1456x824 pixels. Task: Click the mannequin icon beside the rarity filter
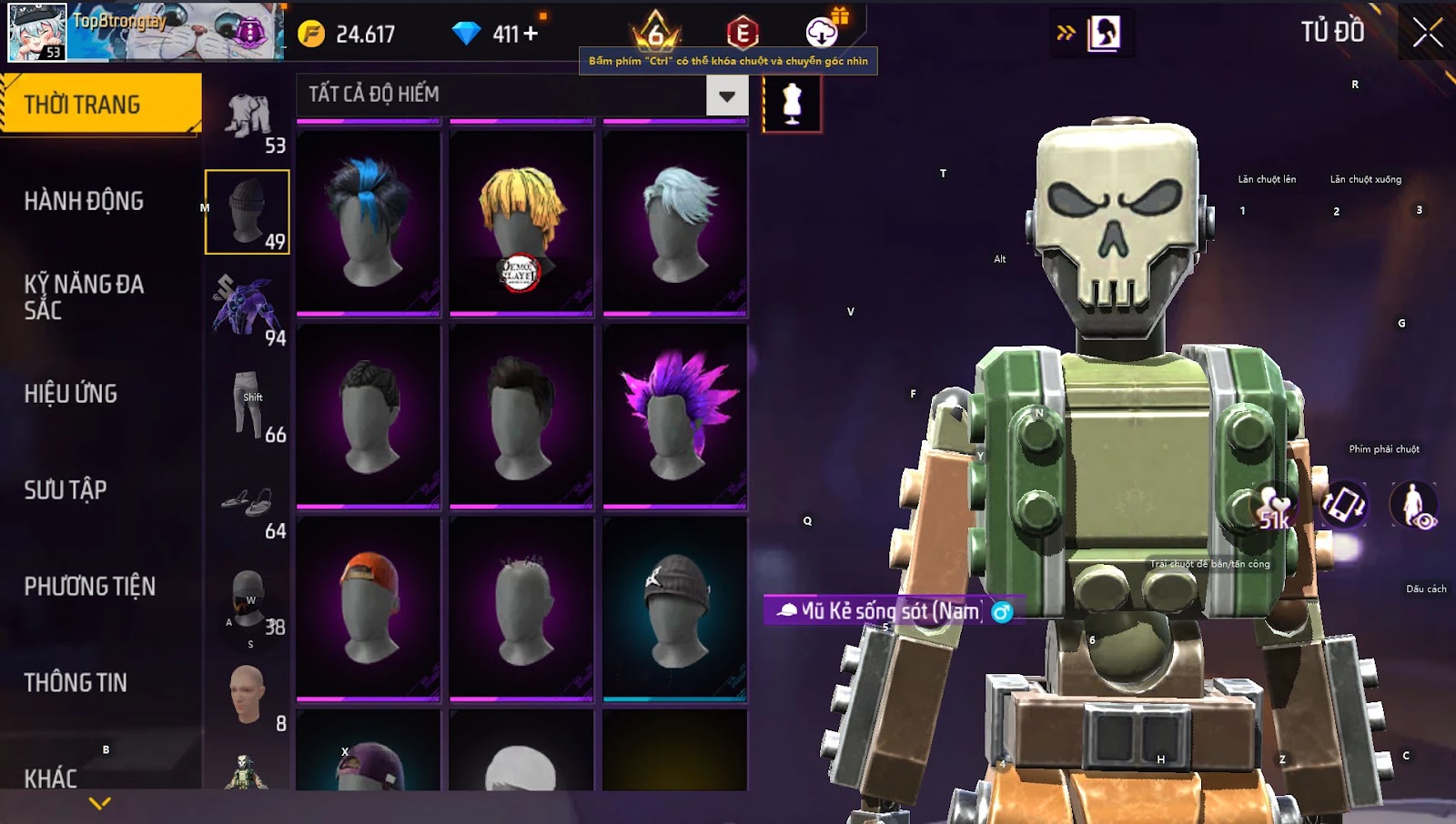tap(792, 104)
